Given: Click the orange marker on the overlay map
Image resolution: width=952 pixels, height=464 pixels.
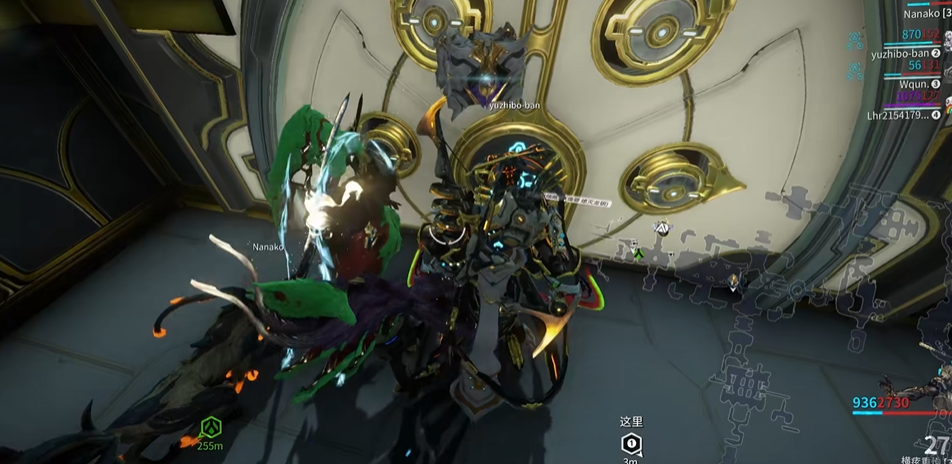Looking at the screenshot, I should tap(735, 283).
